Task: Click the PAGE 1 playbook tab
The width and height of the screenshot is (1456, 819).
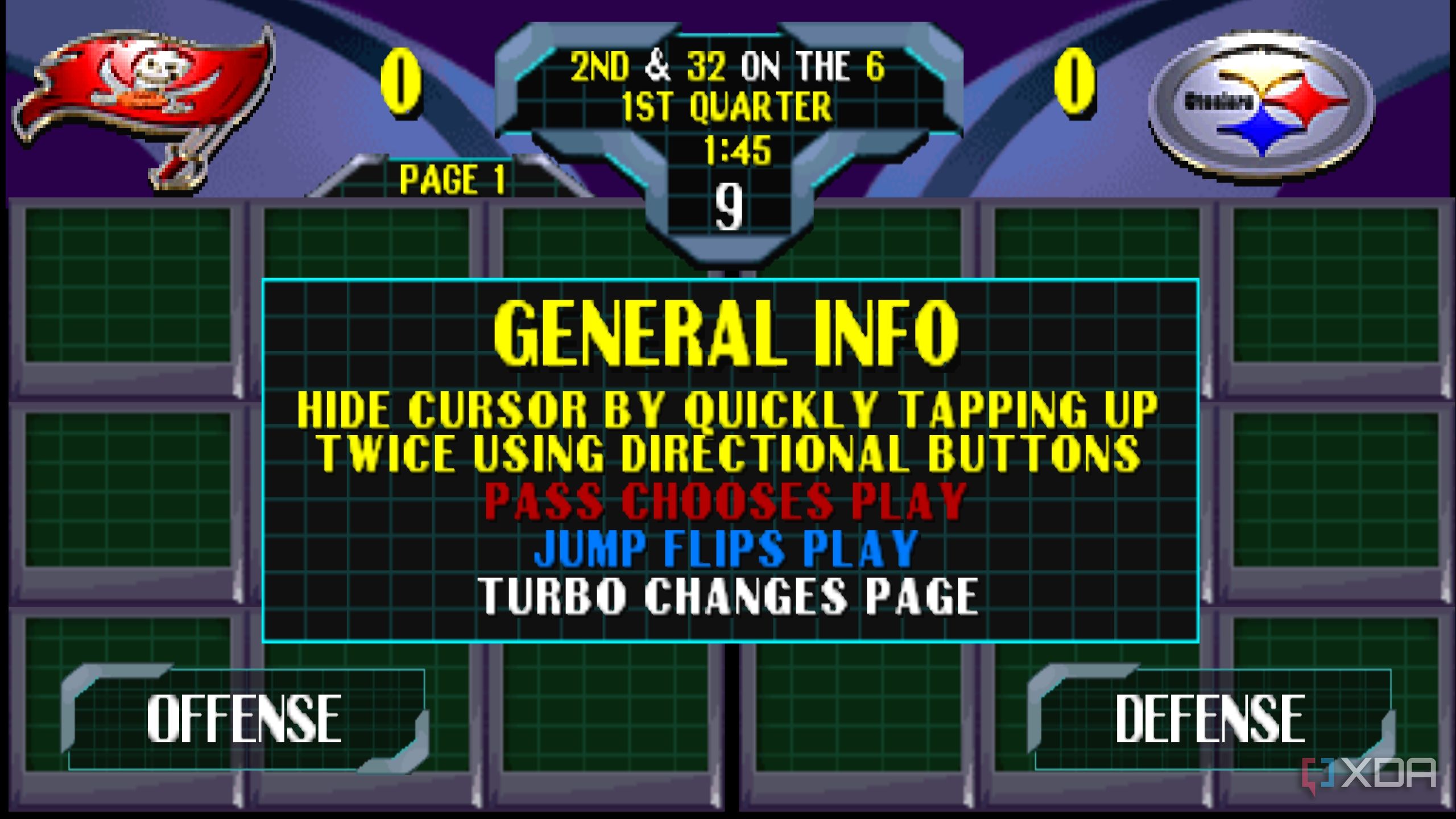Action: click(452, 180)
